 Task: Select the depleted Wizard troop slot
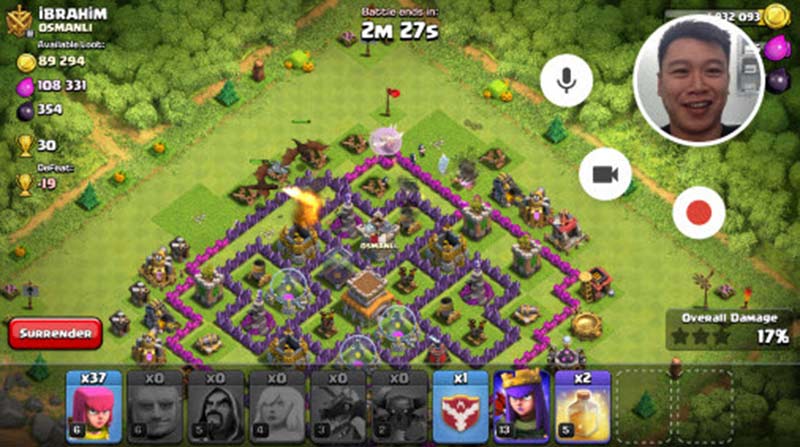215,406
